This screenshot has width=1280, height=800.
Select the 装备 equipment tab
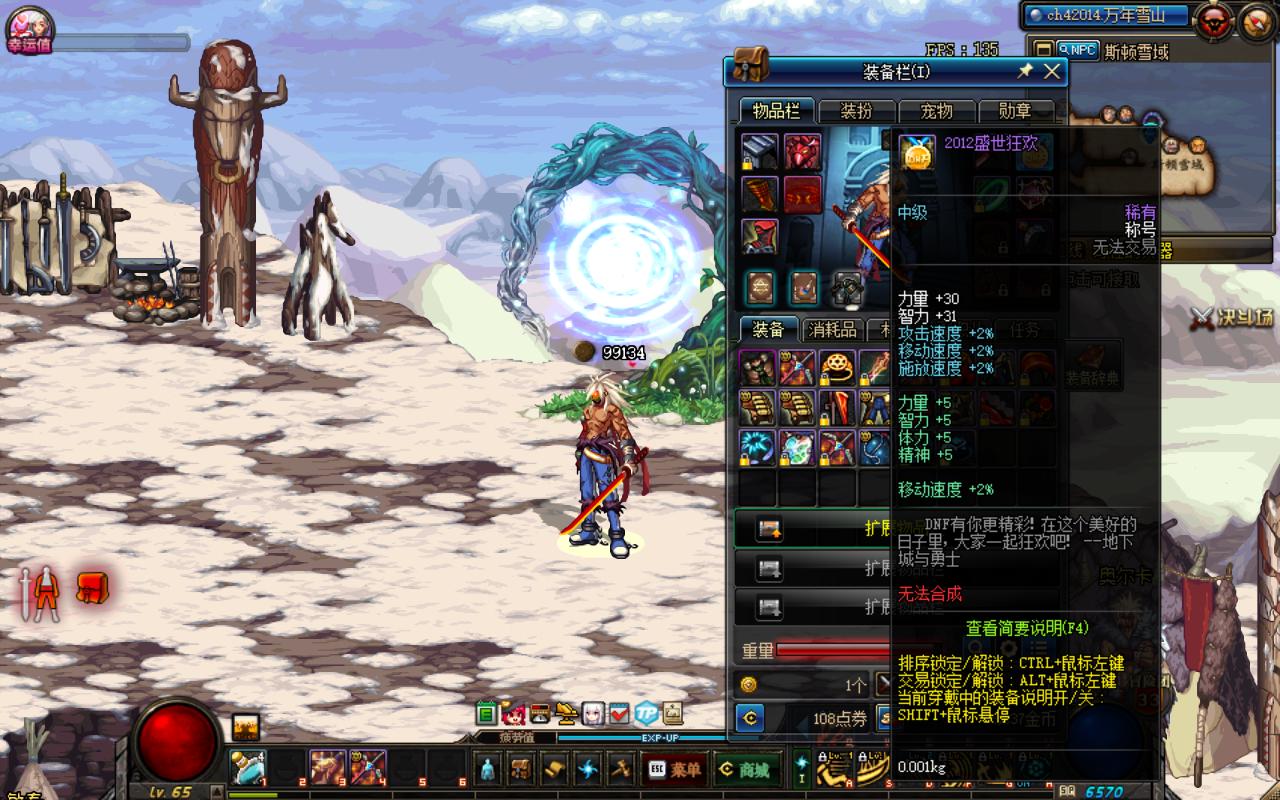point(768,330)
